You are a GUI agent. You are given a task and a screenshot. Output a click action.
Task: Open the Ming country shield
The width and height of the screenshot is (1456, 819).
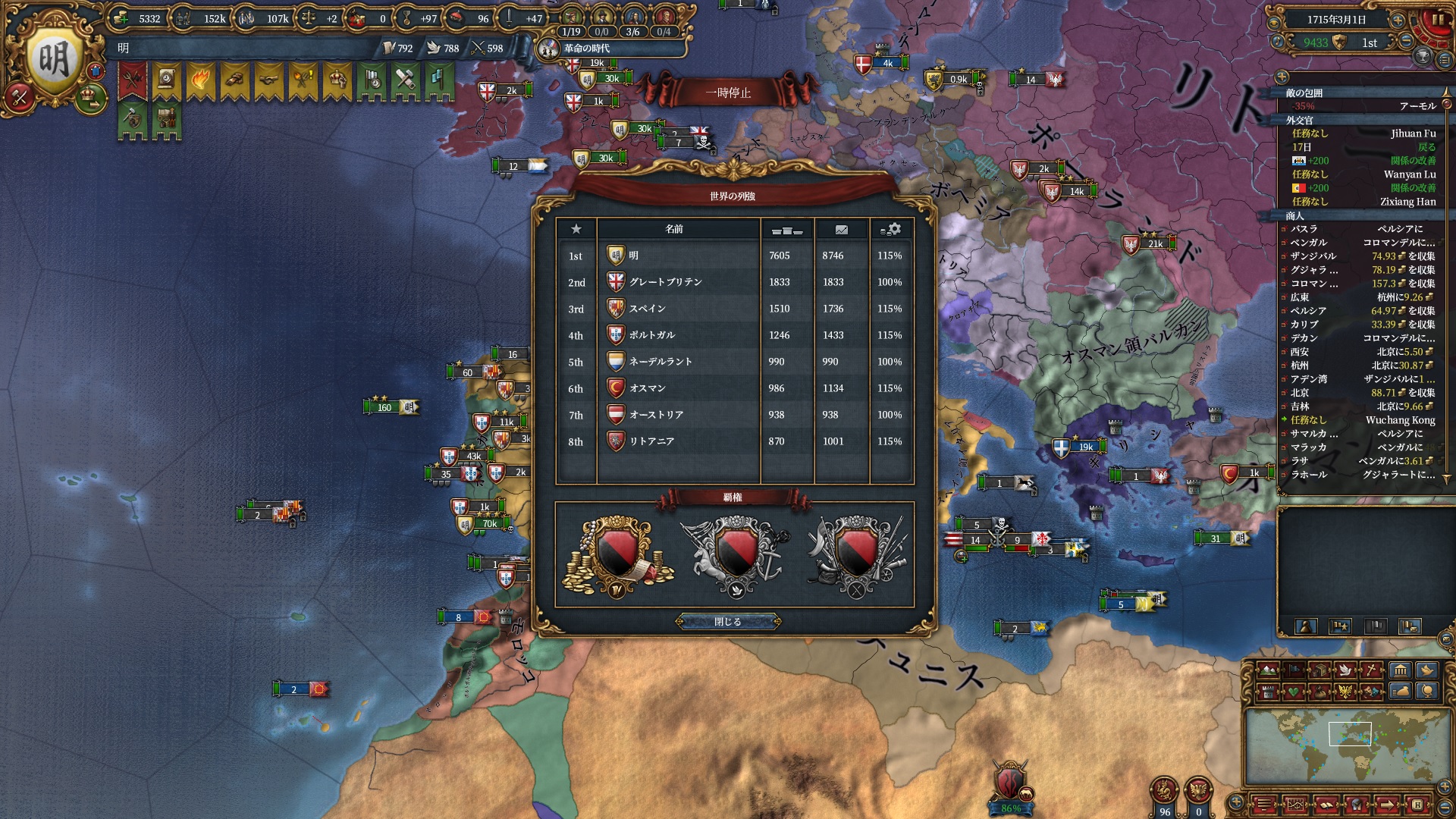coord(54,60)
